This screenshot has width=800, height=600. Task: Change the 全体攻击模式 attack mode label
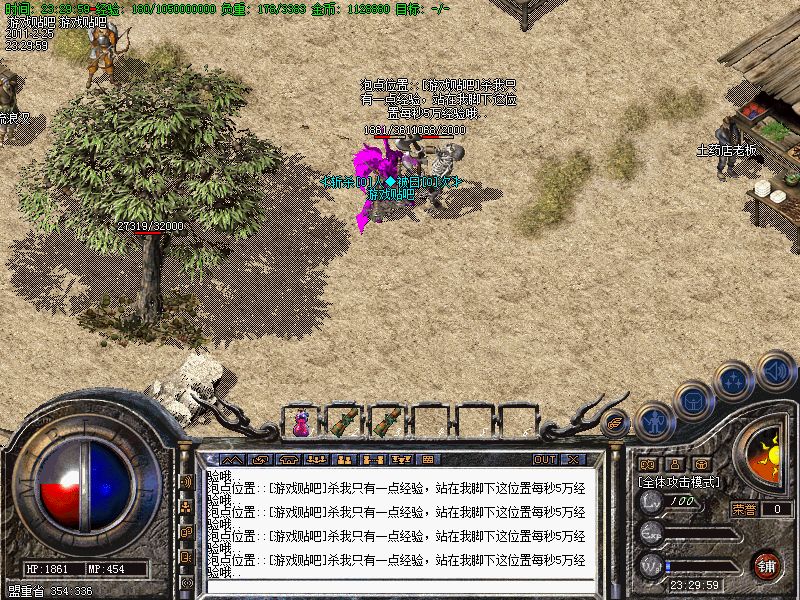(680, 482)
